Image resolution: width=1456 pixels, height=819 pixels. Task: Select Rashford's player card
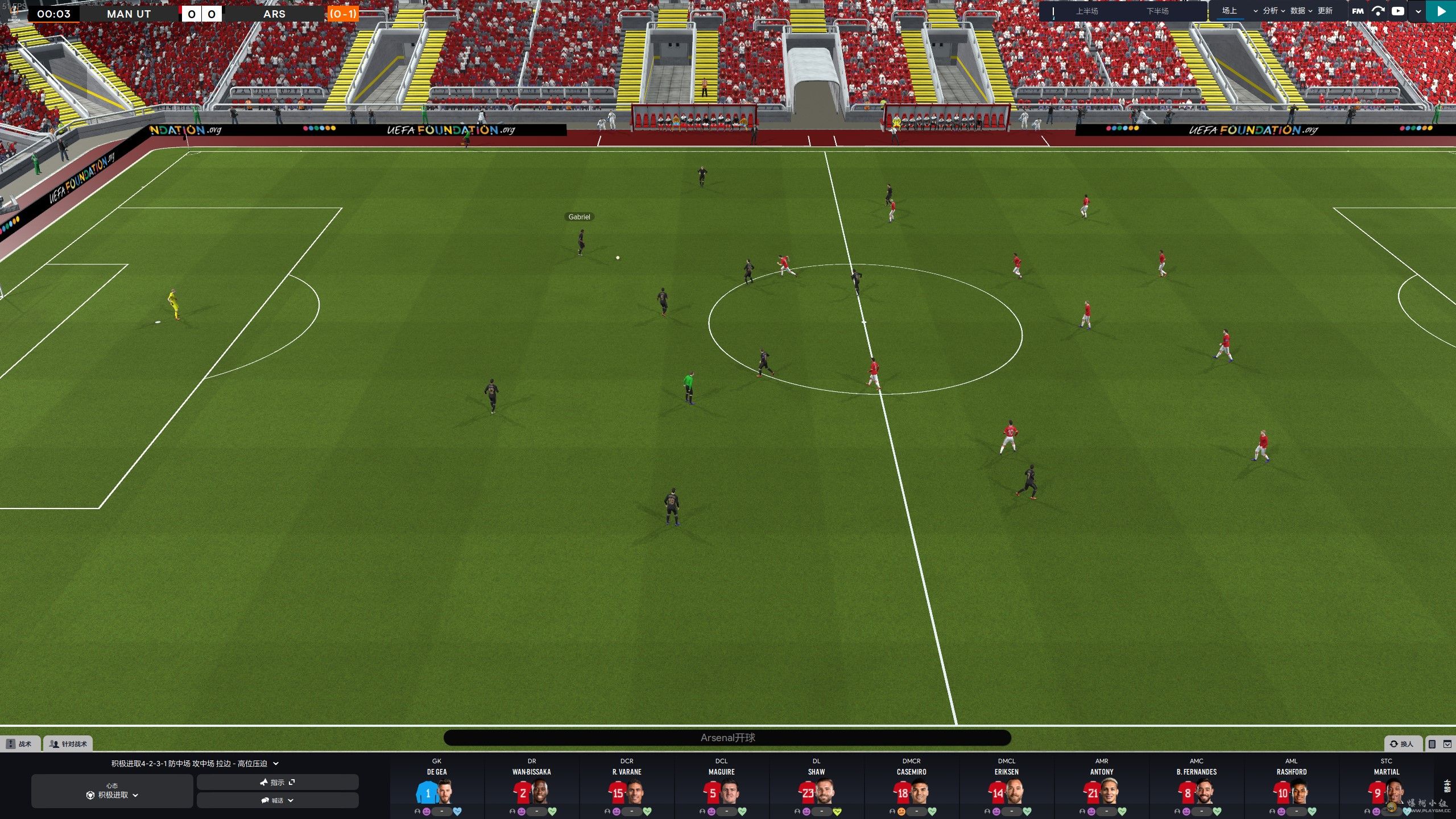click(1291, 788)
